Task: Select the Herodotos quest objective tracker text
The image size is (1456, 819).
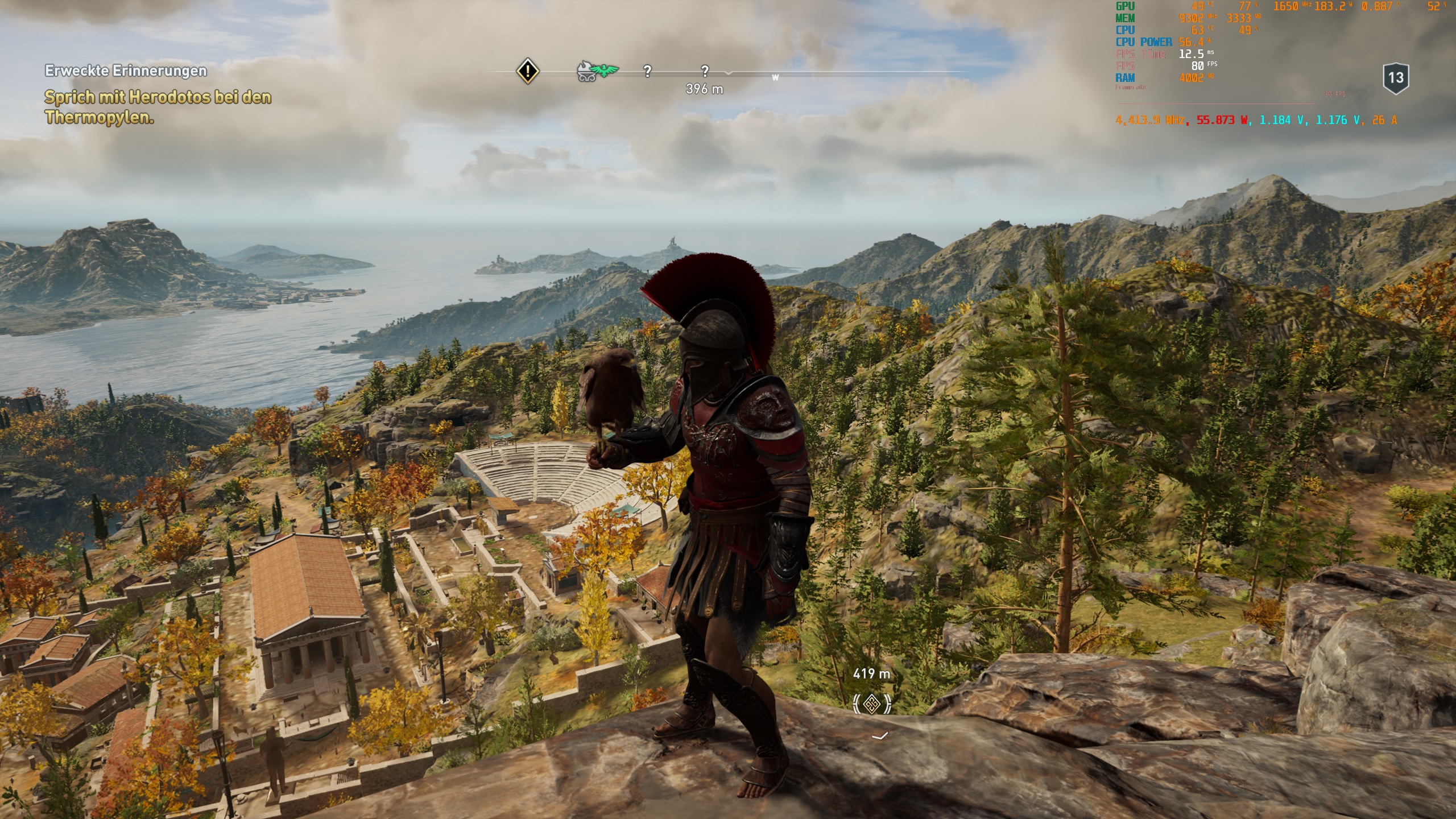Action: (158, 107)
